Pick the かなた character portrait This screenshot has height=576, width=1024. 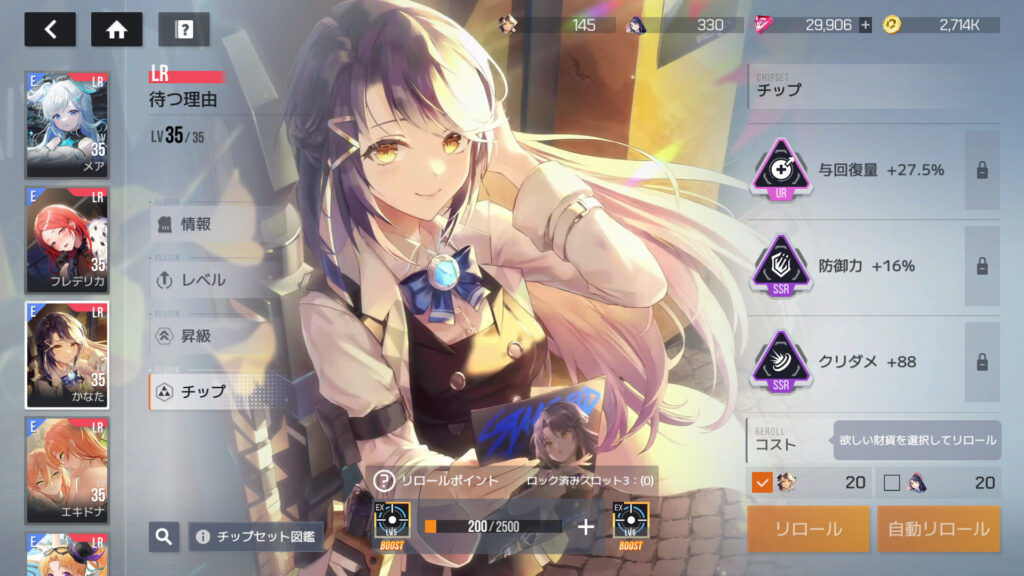pos(67,354)
